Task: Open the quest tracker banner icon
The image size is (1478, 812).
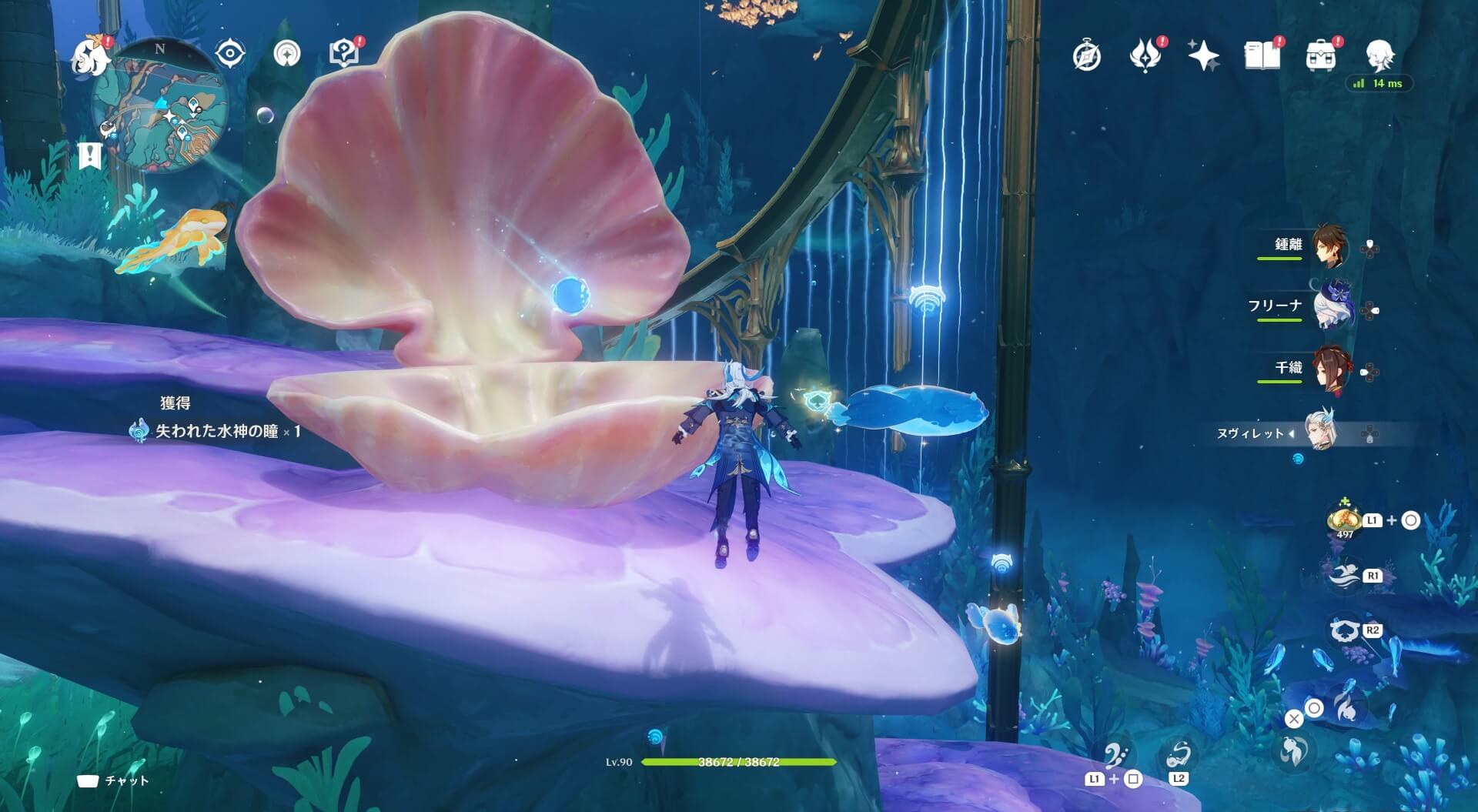Action: click(x=90, y=155)
